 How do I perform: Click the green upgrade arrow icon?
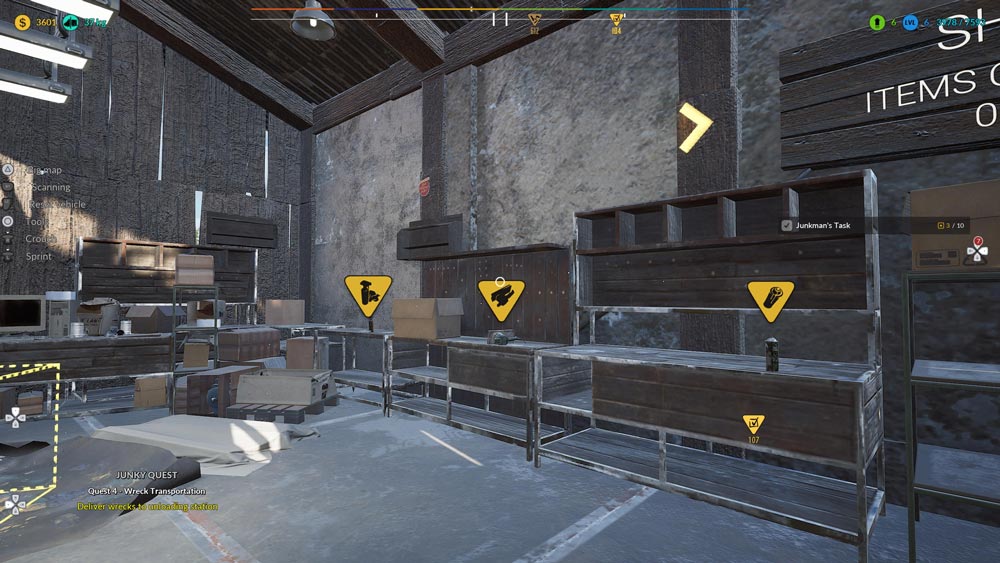click(878, 22)
